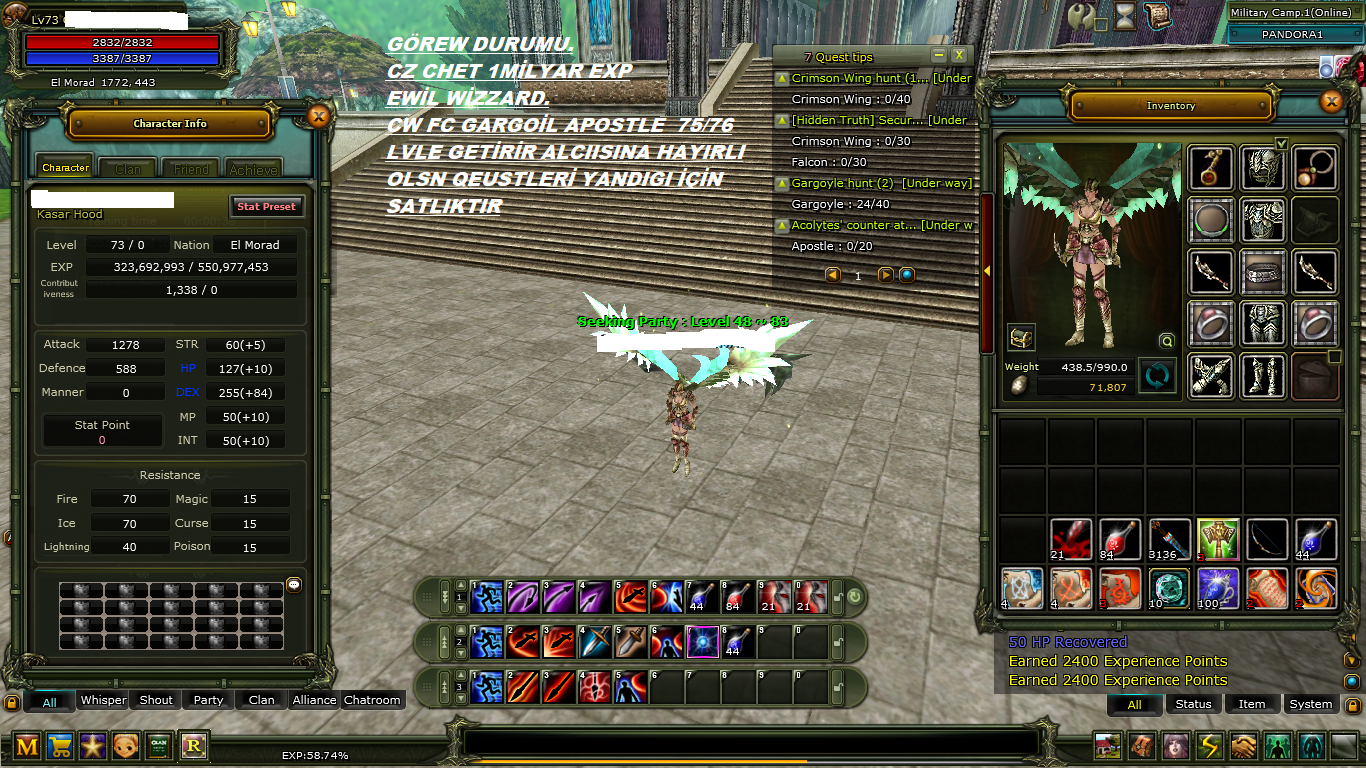Select the character face icon on bottom-right bar
1366x768 pixels.
coord(1175,746)
